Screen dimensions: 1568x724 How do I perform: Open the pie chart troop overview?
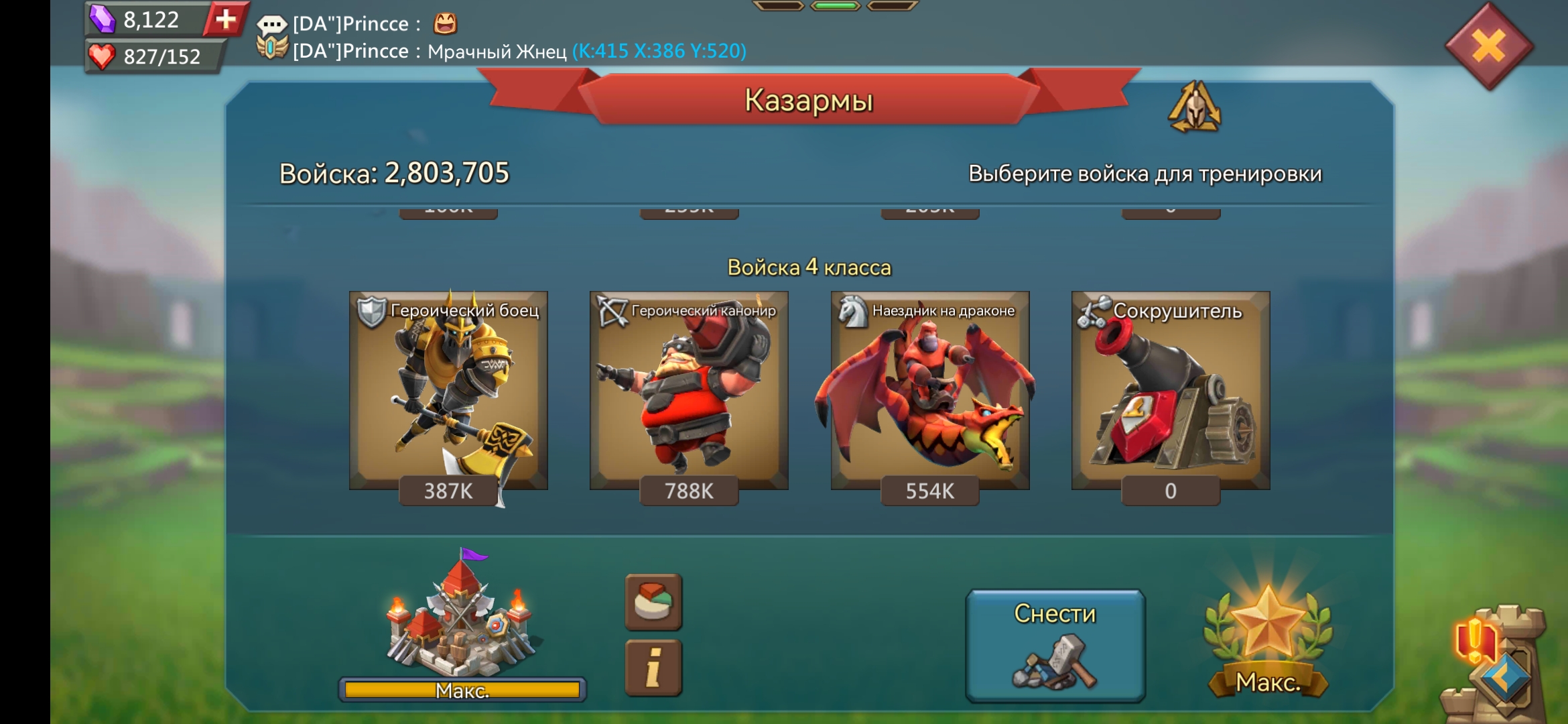tap(653, 601)
